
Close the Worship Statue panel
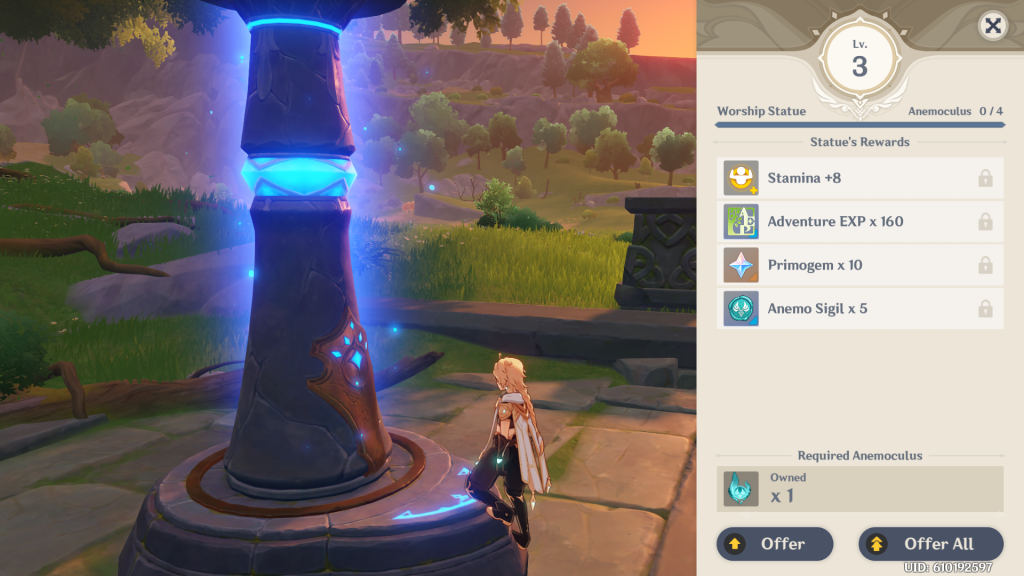click(992, 27)
